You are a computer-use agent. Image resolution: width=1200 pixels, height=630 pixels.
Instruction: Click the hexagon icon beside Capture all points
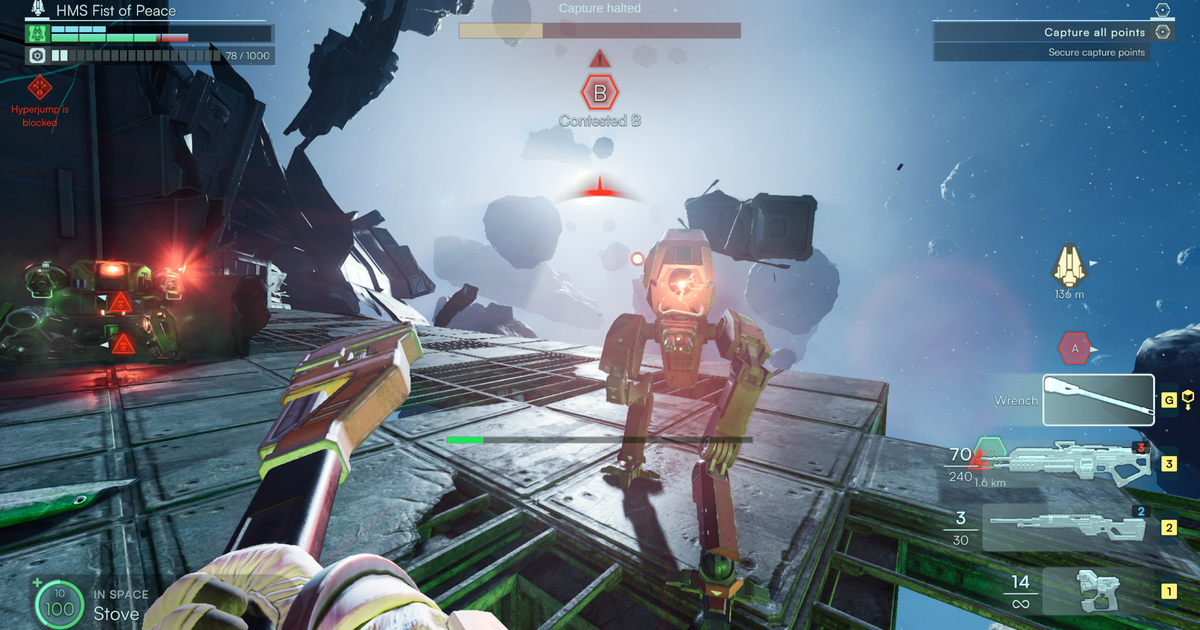click(1162, 32)
